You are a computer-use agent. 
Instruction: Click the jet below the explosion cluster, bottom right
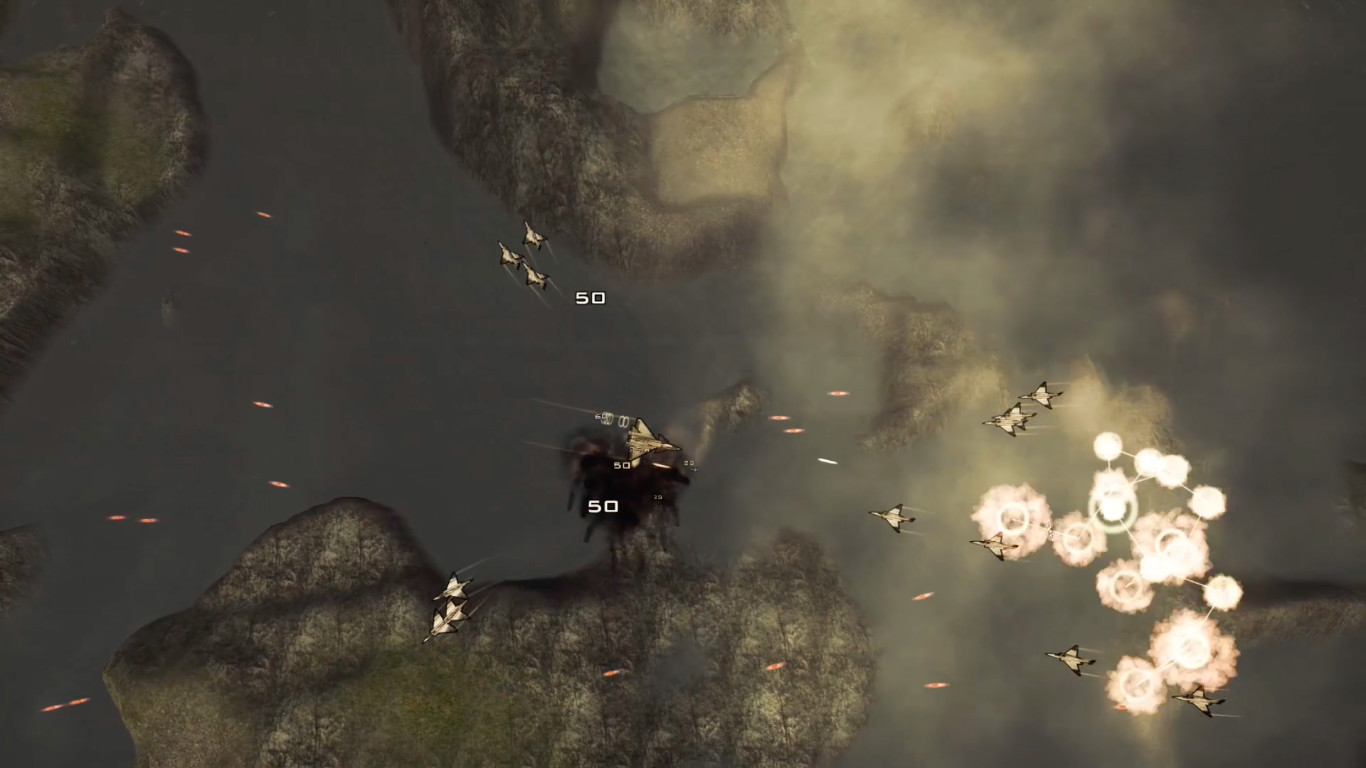coord(1069,659)
